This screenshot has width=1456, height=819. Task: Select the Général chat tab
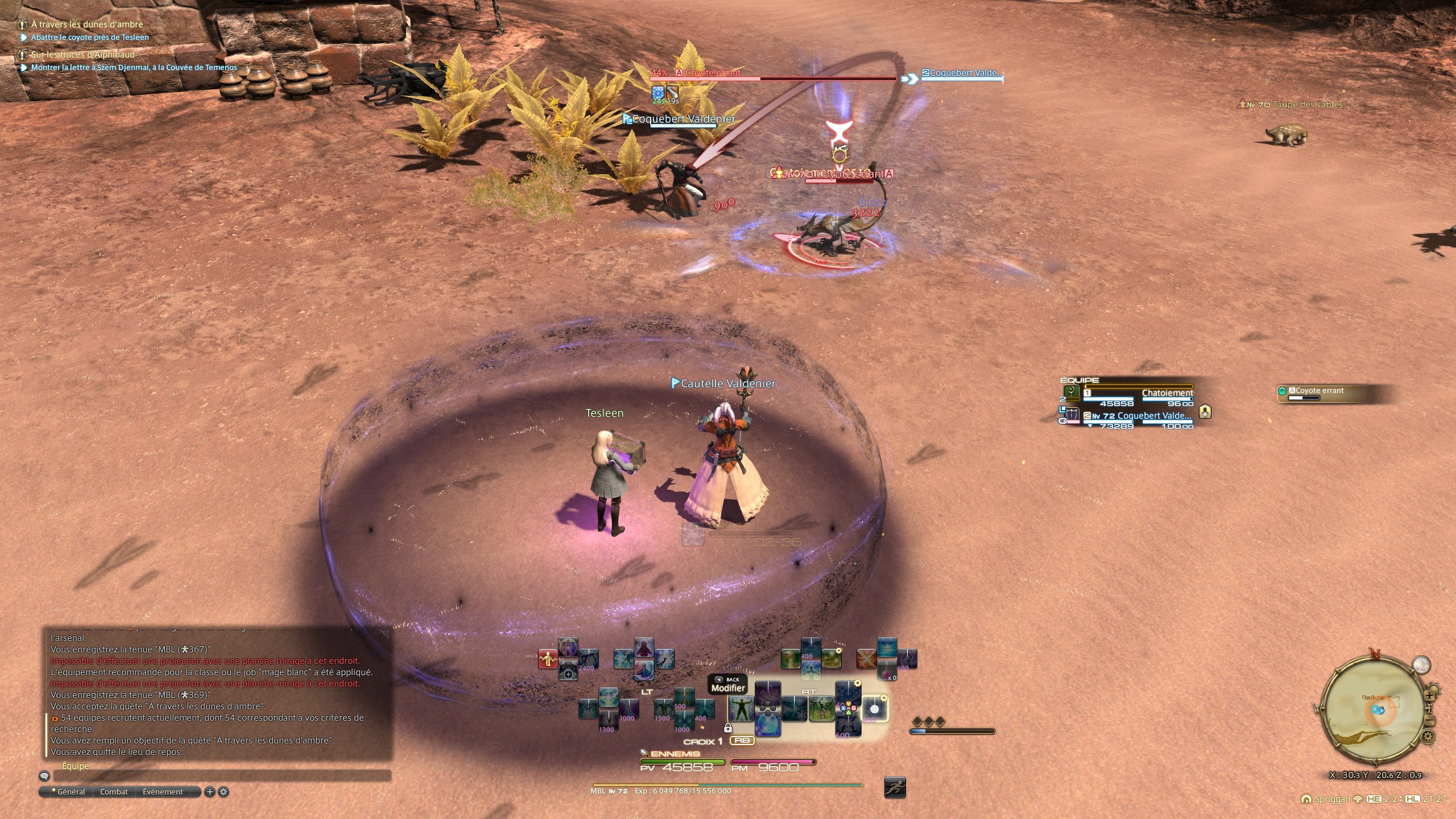click(71, 792)
